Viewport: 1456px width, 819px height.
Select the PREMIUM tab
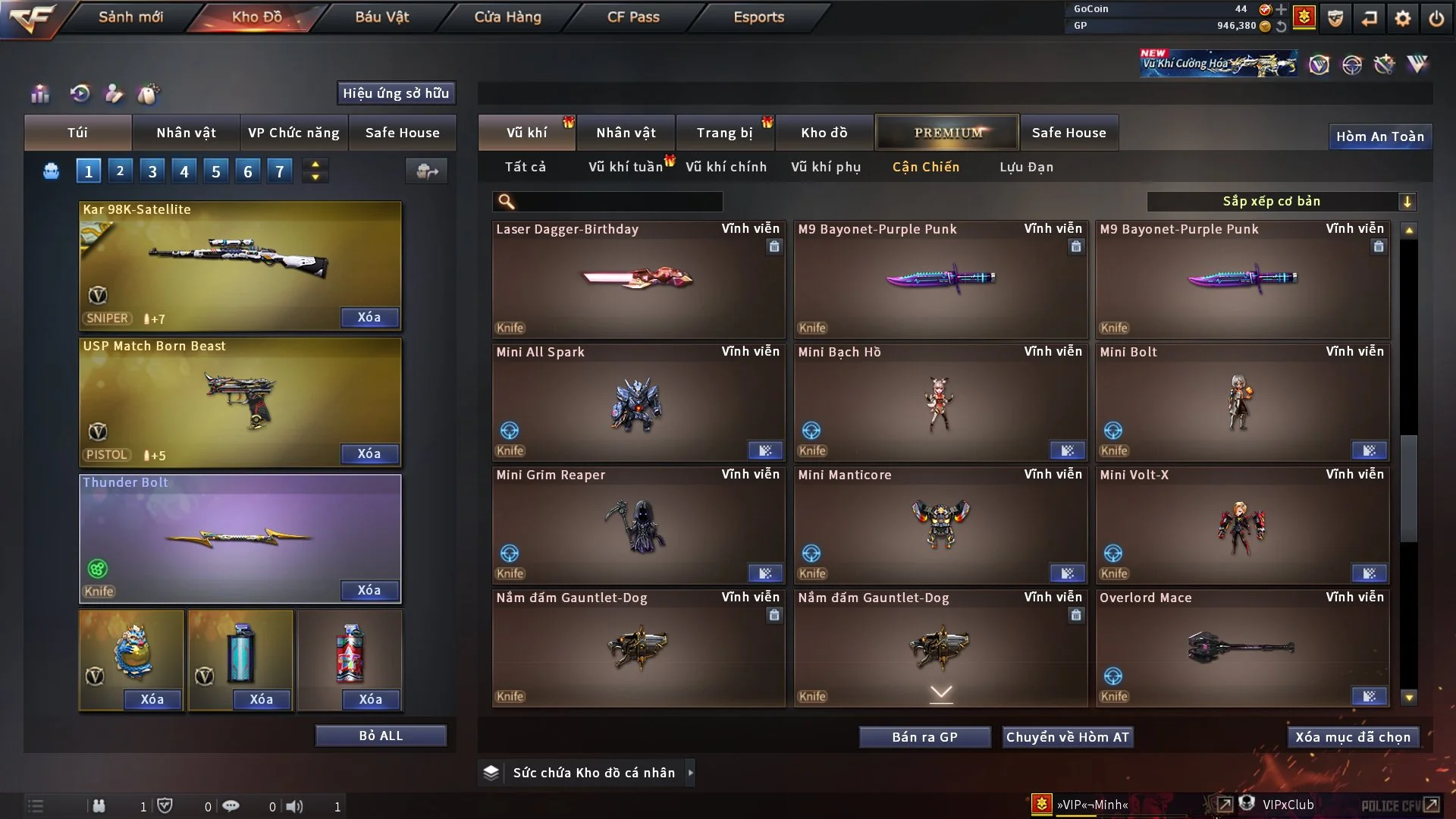point(947,133)
